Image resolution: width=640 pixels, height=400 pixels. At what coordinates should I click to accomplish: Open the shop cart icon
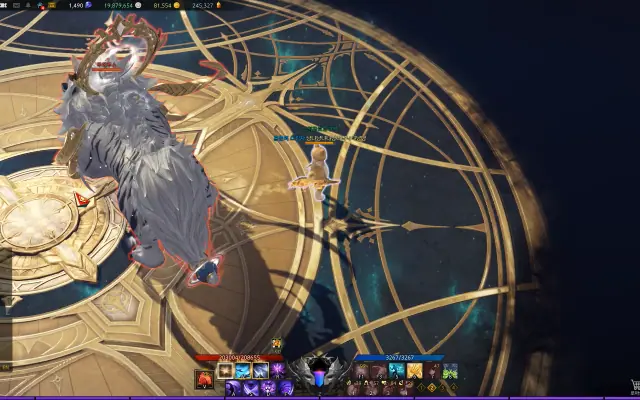click(x=633, y=385)
